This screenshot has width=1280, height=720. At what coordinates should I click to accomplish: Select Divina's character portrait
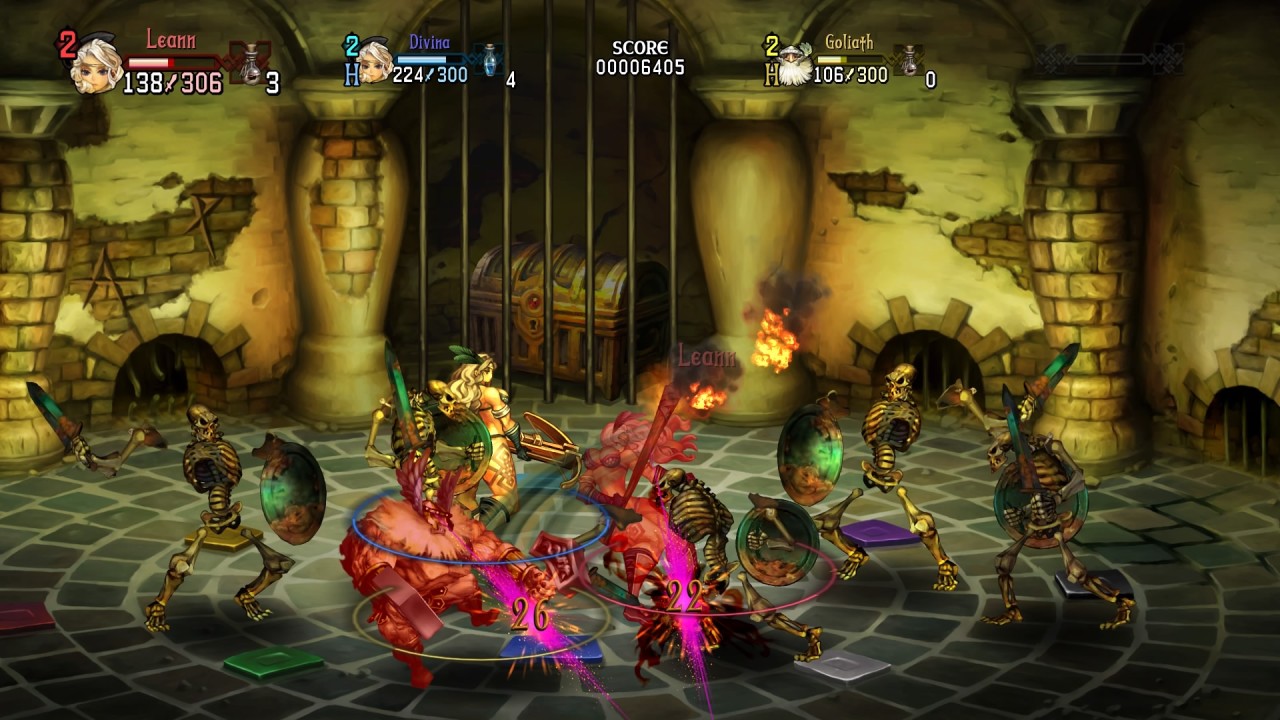(375, 63)
